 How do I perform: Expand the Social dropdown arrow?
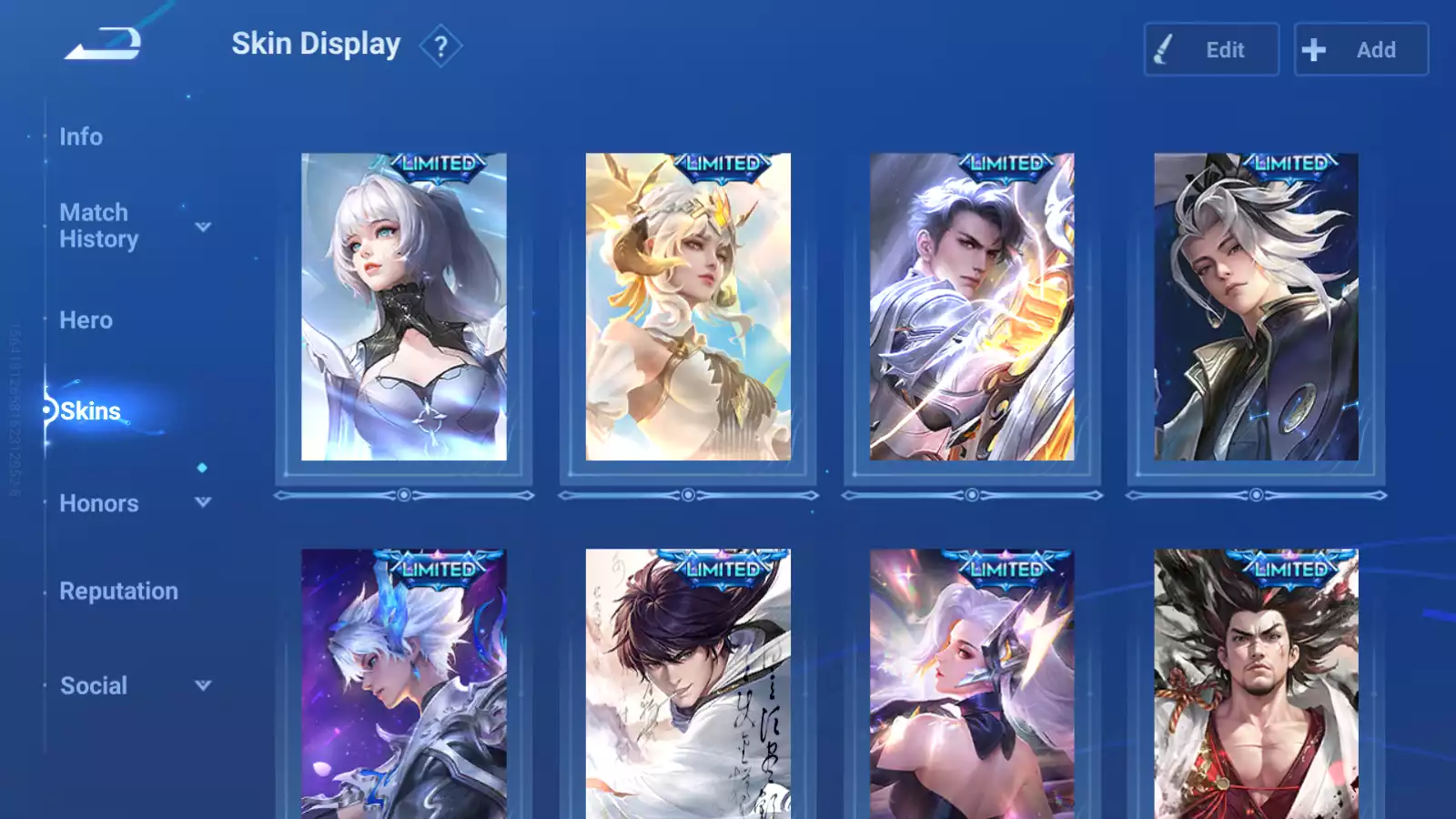203,685
